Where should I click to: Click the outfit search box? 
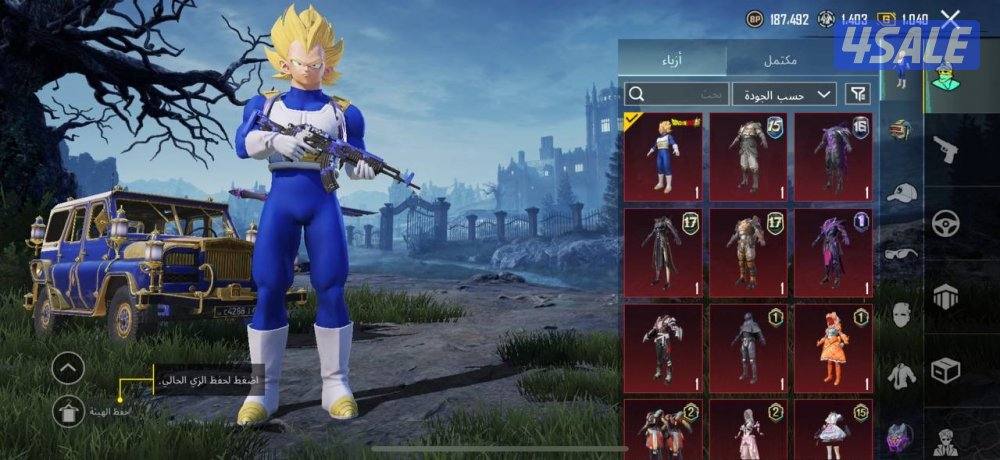pyautogui.click(x=675, y=94)
